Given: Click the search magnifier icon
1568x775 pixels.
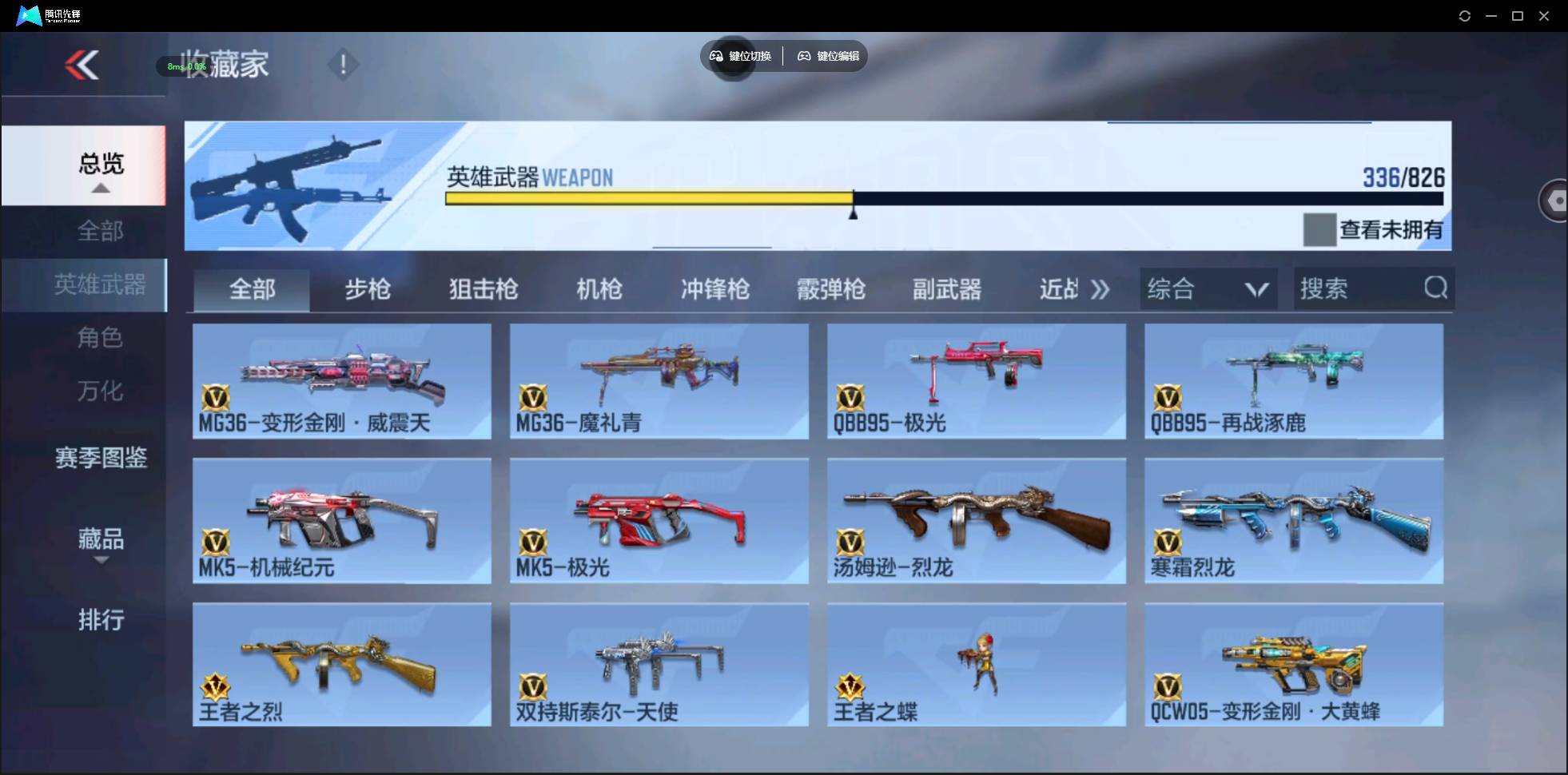Looking at the screenshot, I should click(x=1436, y=288).
